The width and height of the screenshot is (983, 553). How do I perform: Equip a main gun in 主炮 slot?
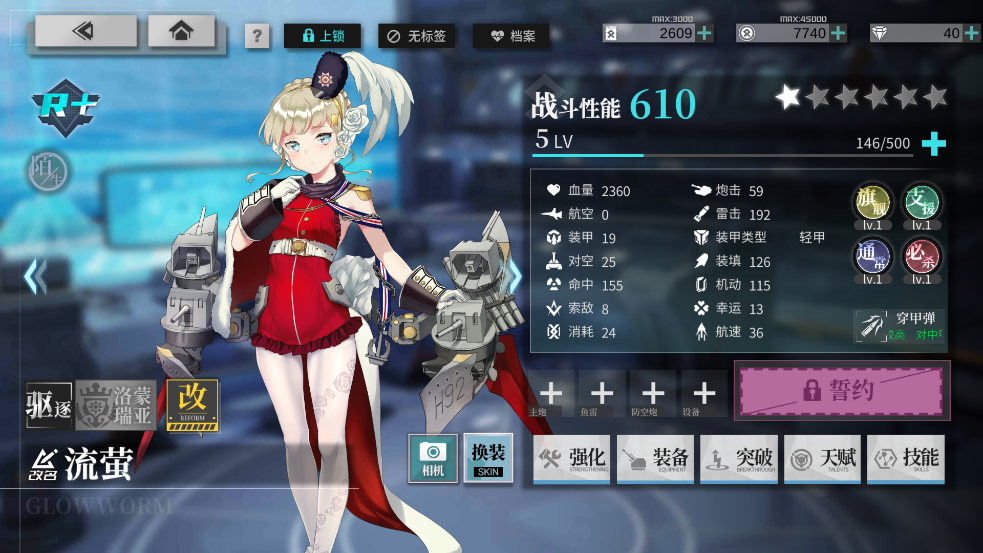(x=551, y=393)
